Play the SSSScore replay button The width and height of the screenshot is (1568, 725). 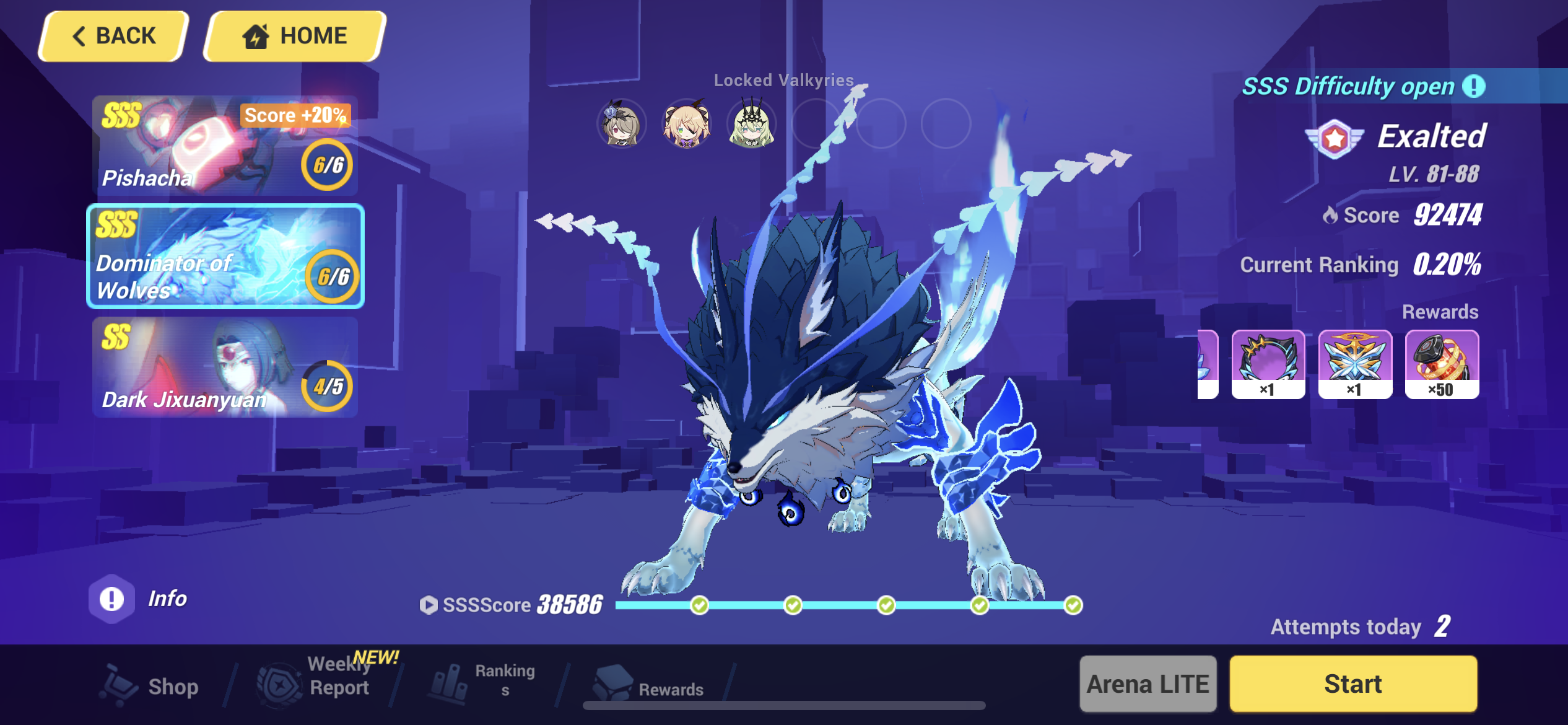click(429, 605)
